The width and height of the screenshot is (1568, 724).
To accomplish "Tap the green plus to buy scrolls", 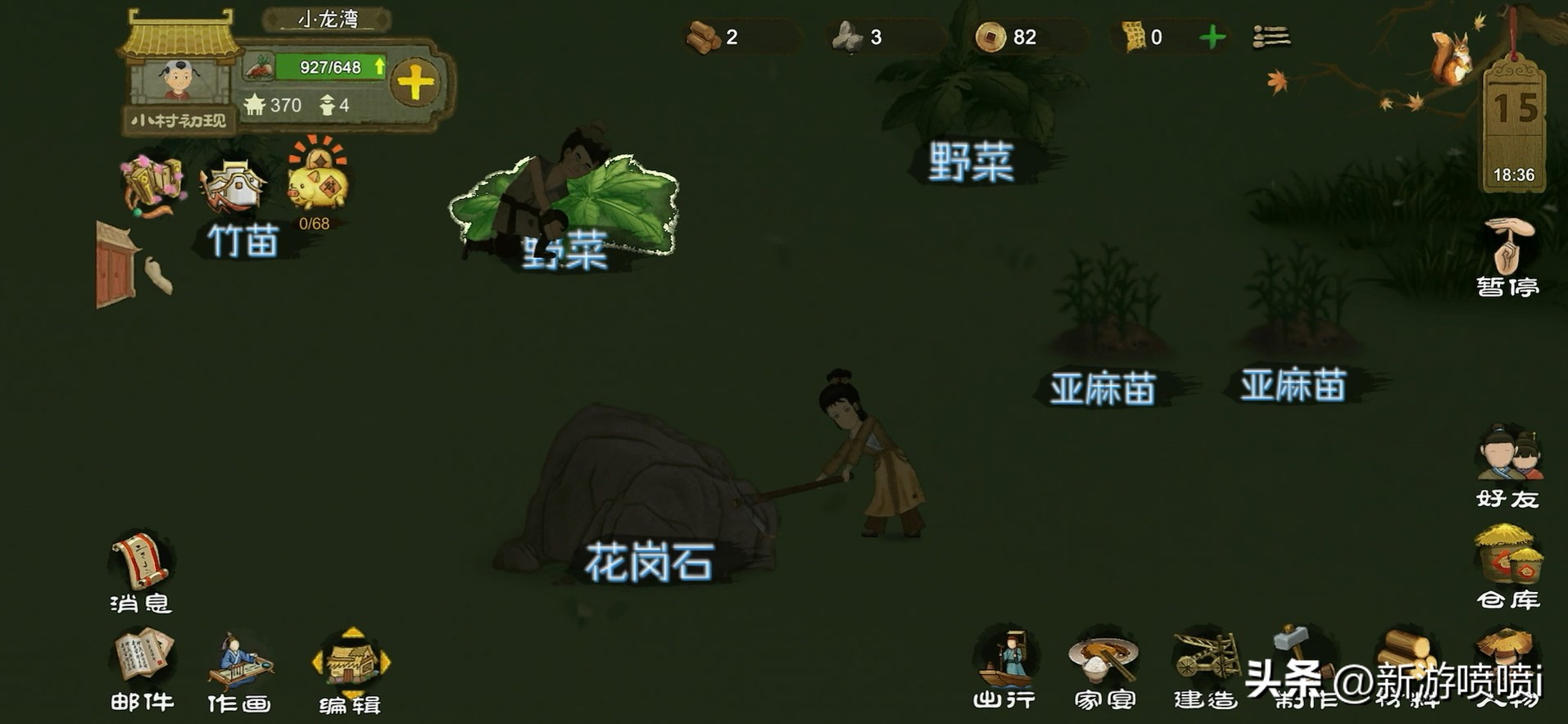I will coord(1211,36).
